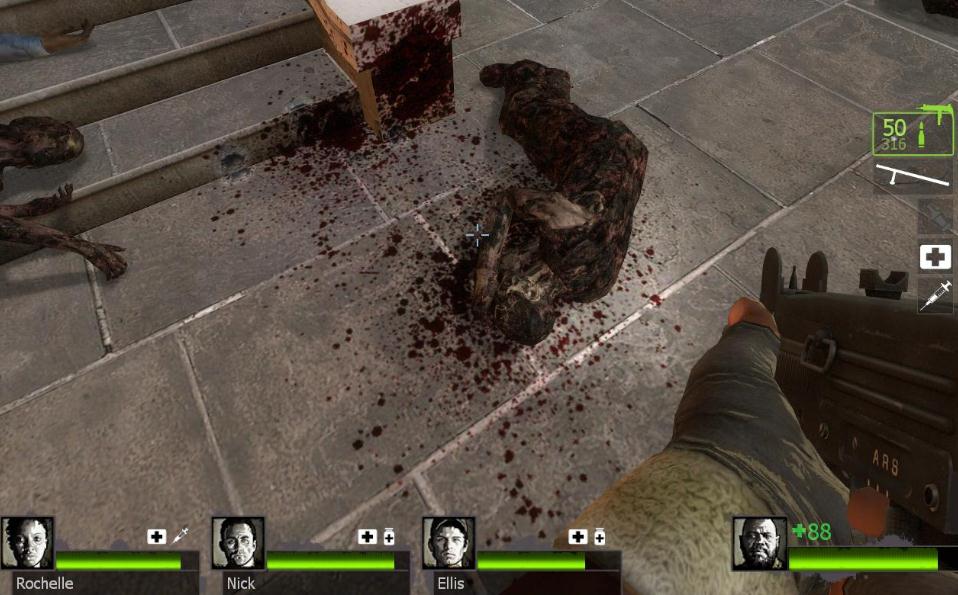This screenshot has width=958, height=595.
Task: Choose the first aid kit slot
Action: (x=935, y=257)
